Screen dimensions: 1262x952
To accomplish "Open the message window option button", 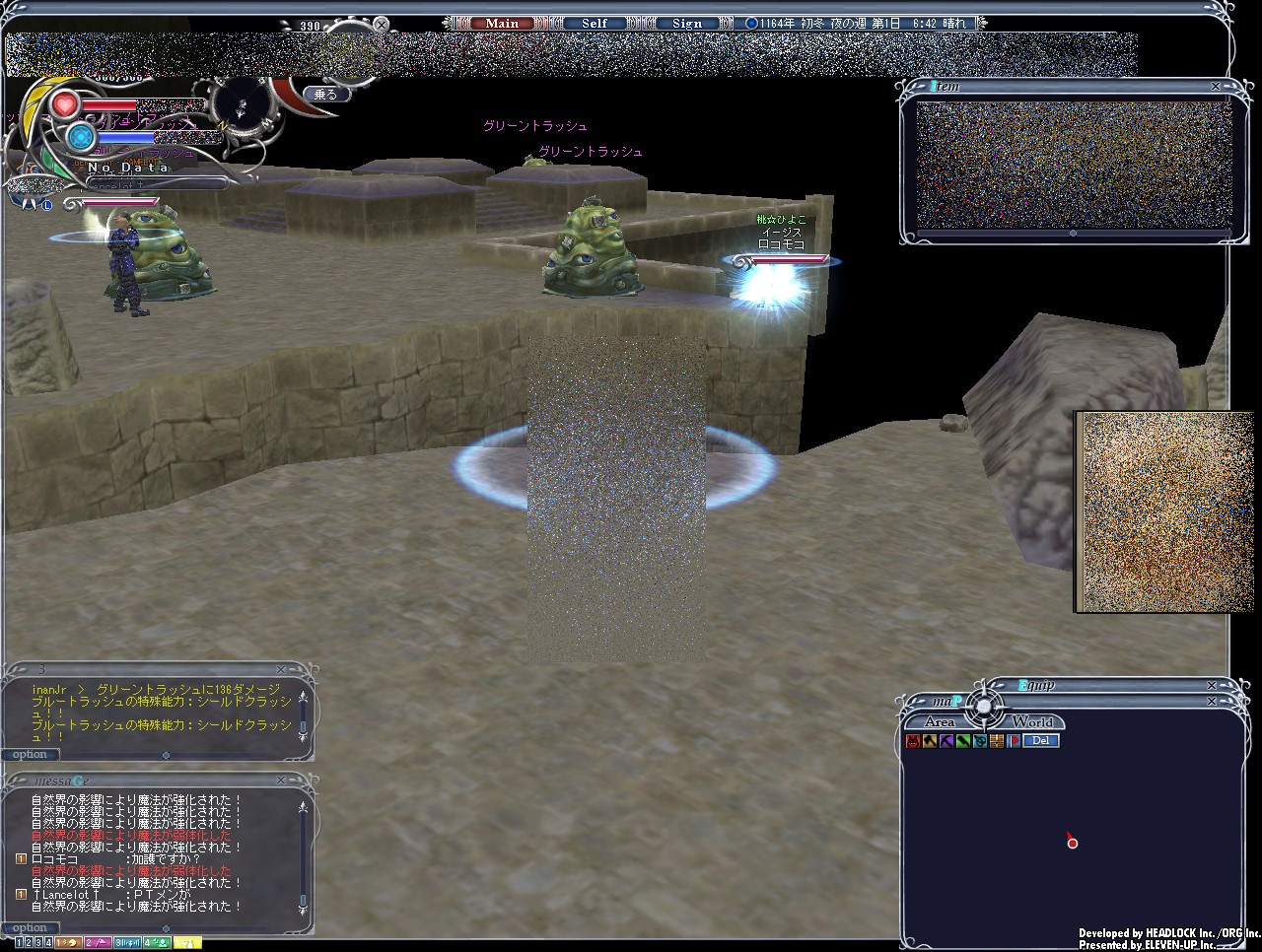I will 30,928.
